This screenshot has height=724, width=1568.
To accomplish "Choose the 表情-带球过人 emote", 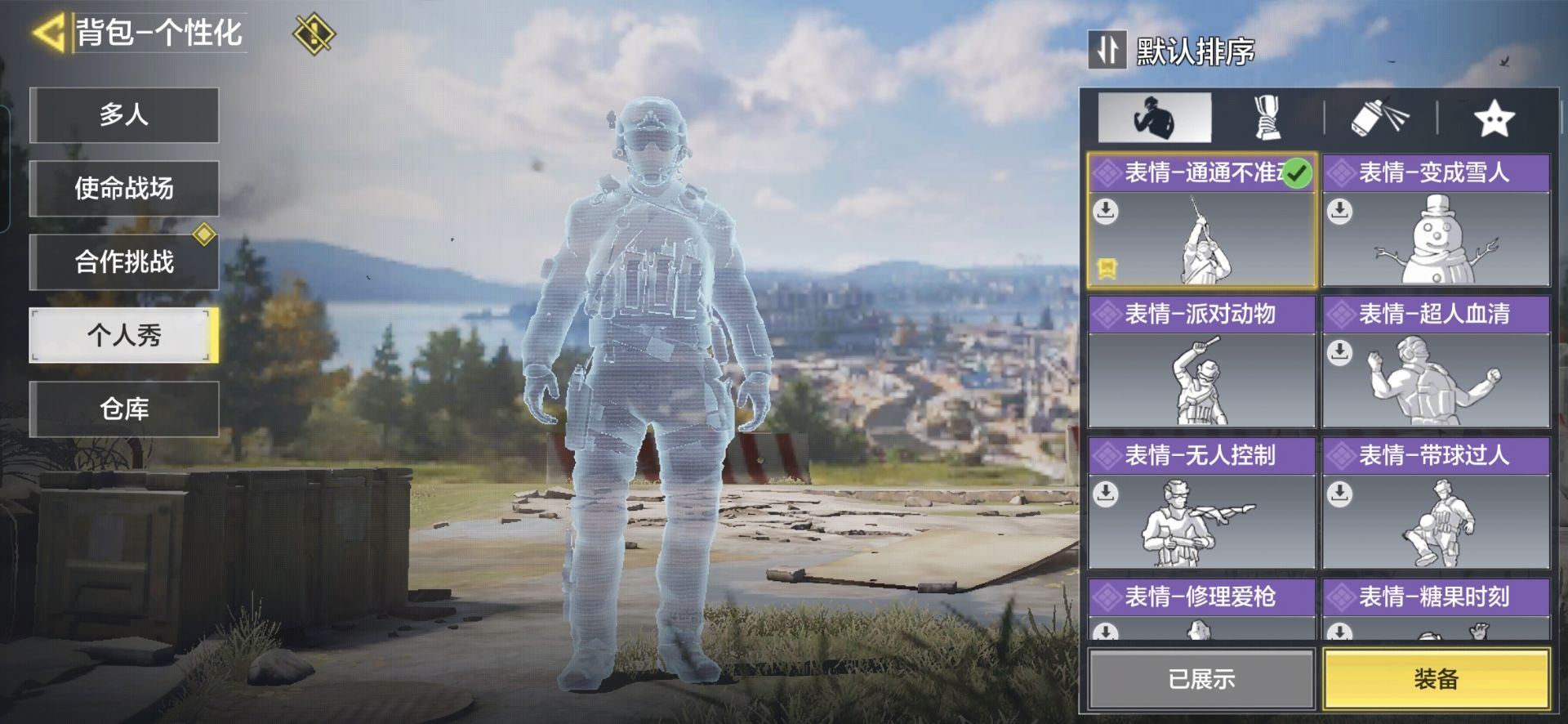I will [1436, 503].
